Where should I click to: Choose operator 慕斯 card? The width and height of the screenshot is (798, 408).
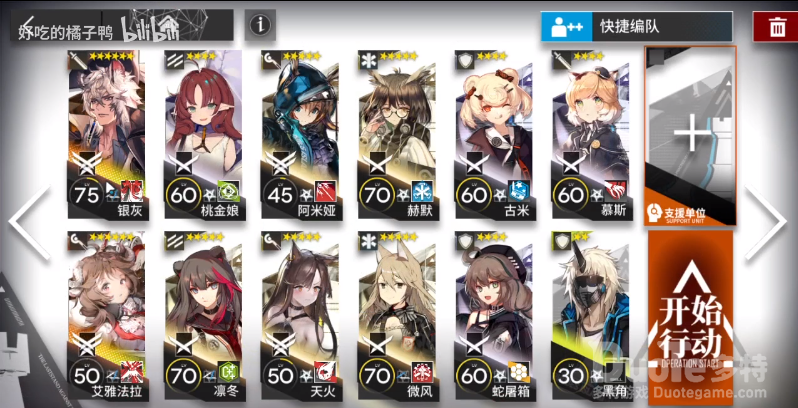(590, 130)
